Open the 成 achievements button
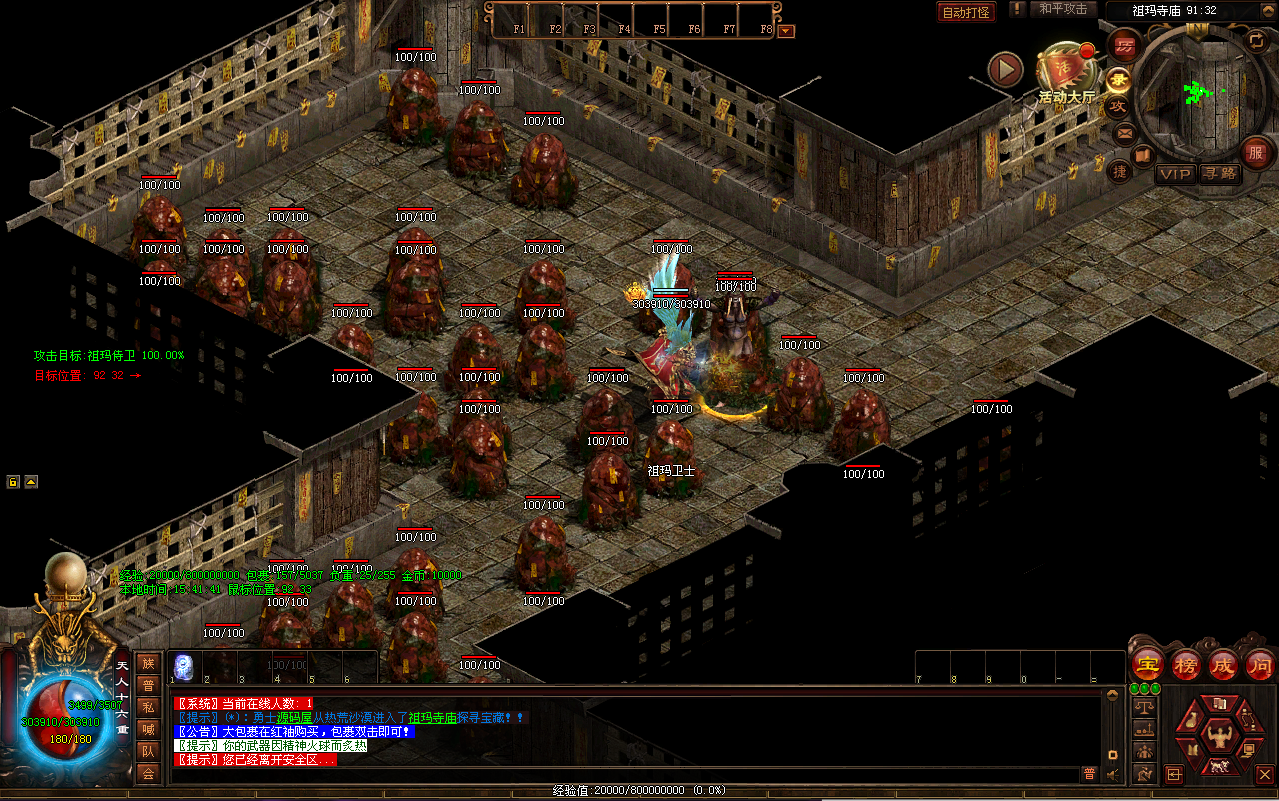 (x=1223, y=664)
